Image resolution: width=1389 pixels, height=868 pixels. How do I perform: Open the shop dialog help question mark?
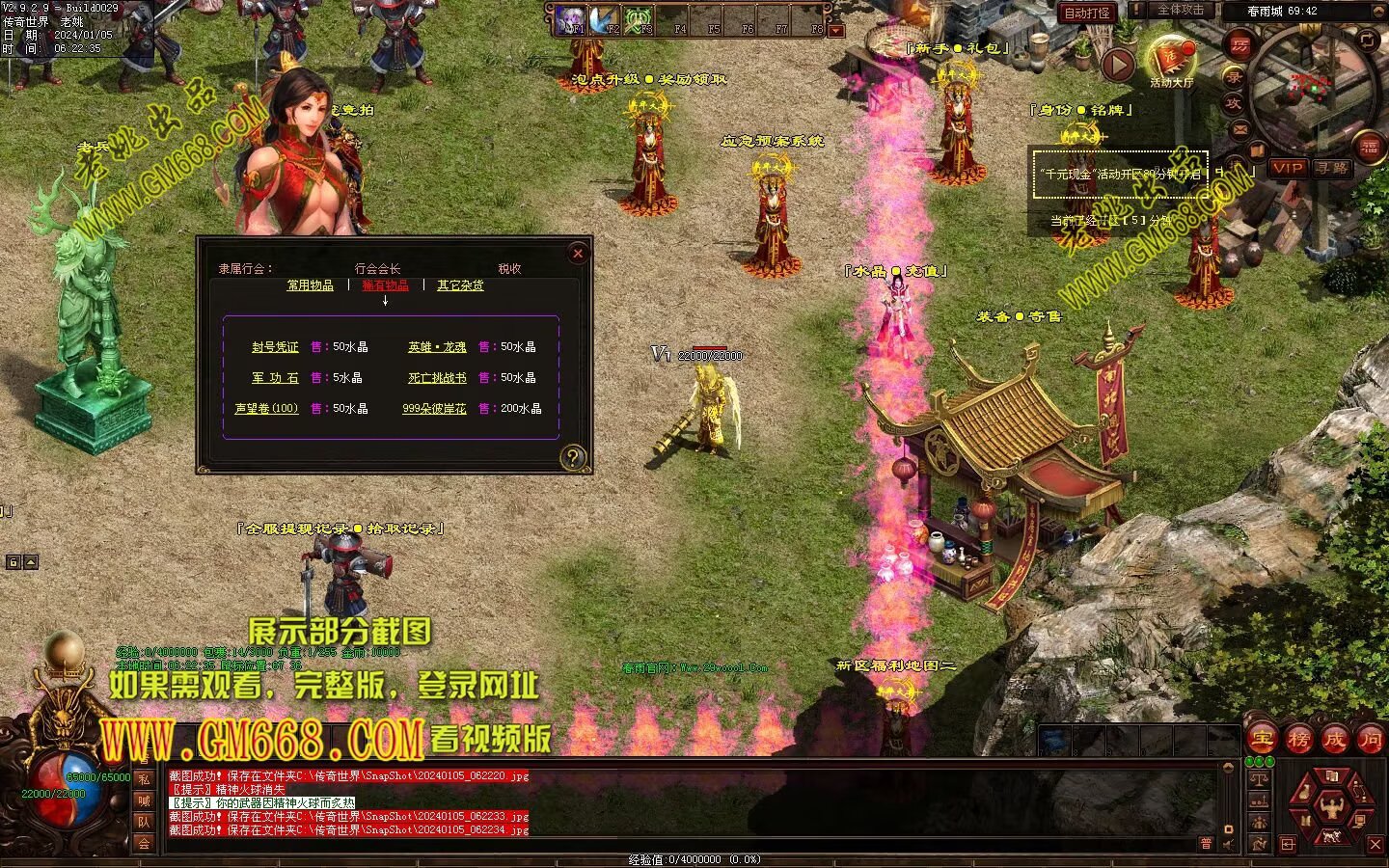[573, 457]
